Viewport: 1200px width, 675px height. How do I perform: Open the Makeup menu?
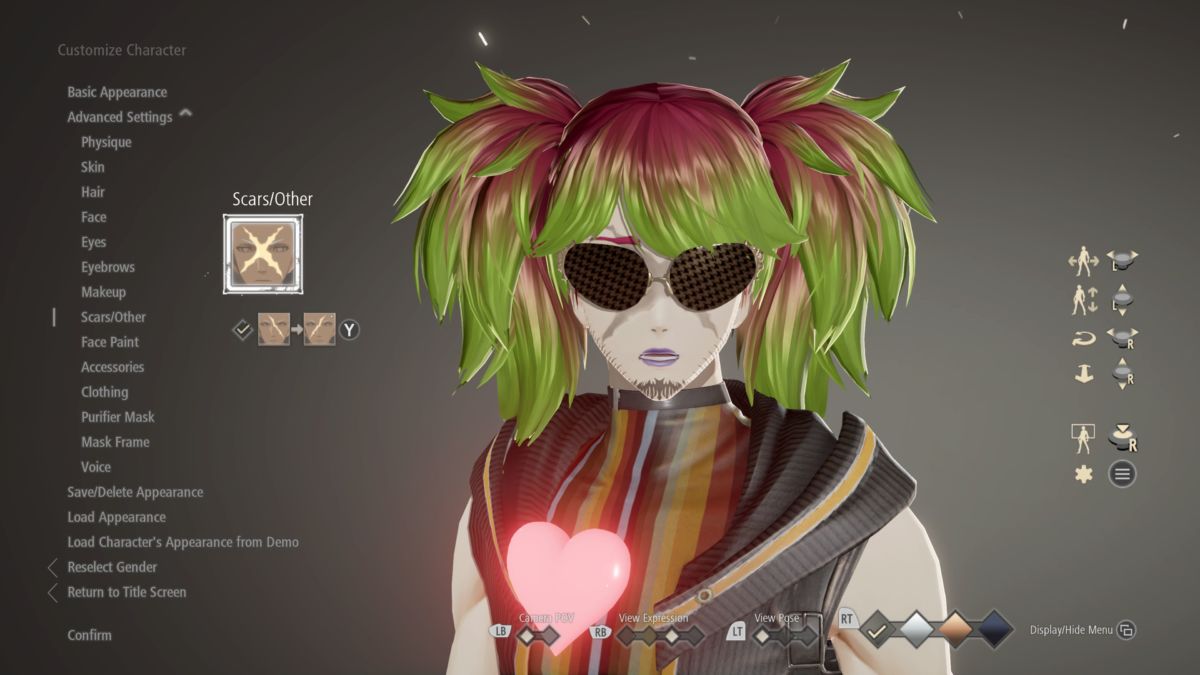tap(104, 292)
